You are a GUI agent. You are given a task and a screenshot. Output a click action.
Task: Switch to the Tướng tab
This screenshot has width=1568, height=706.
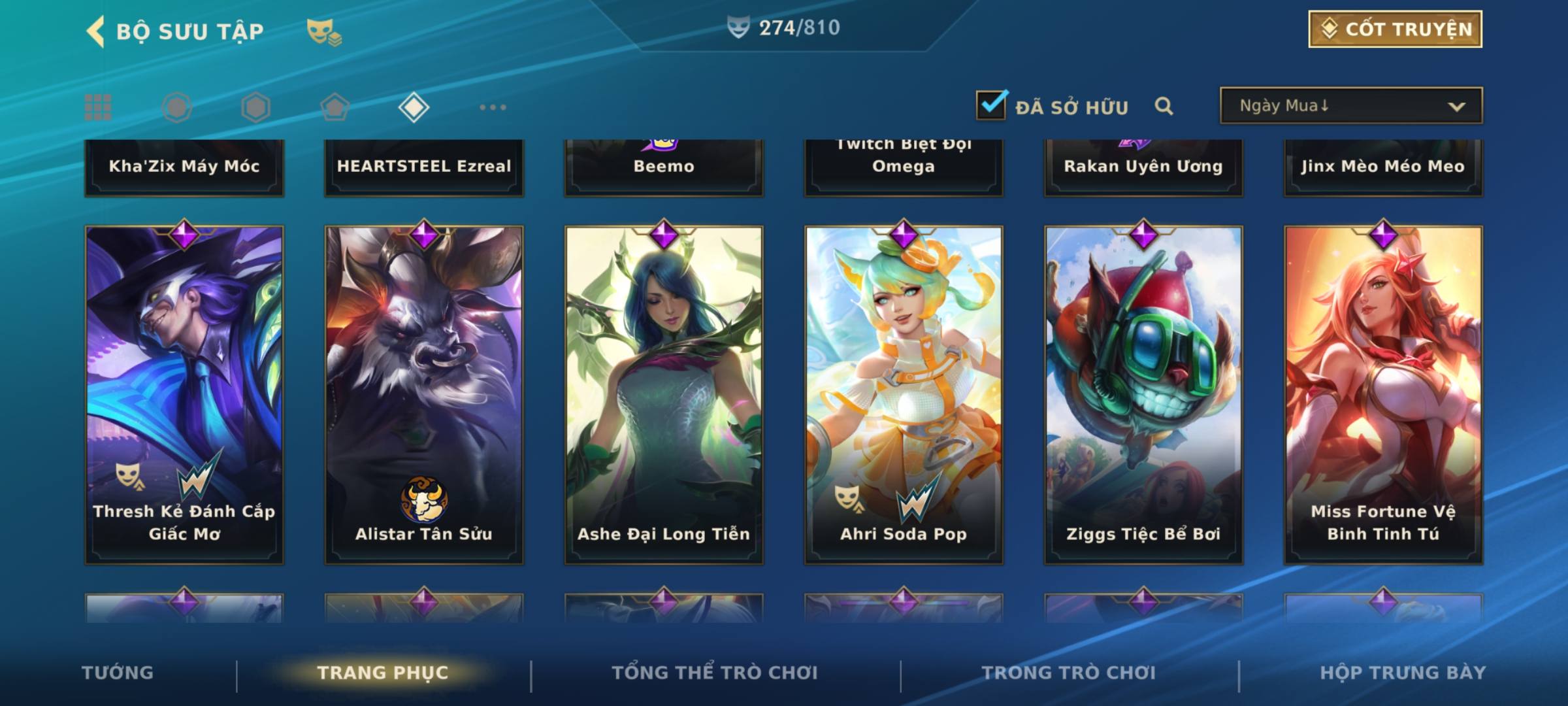[x=118, y=673]
